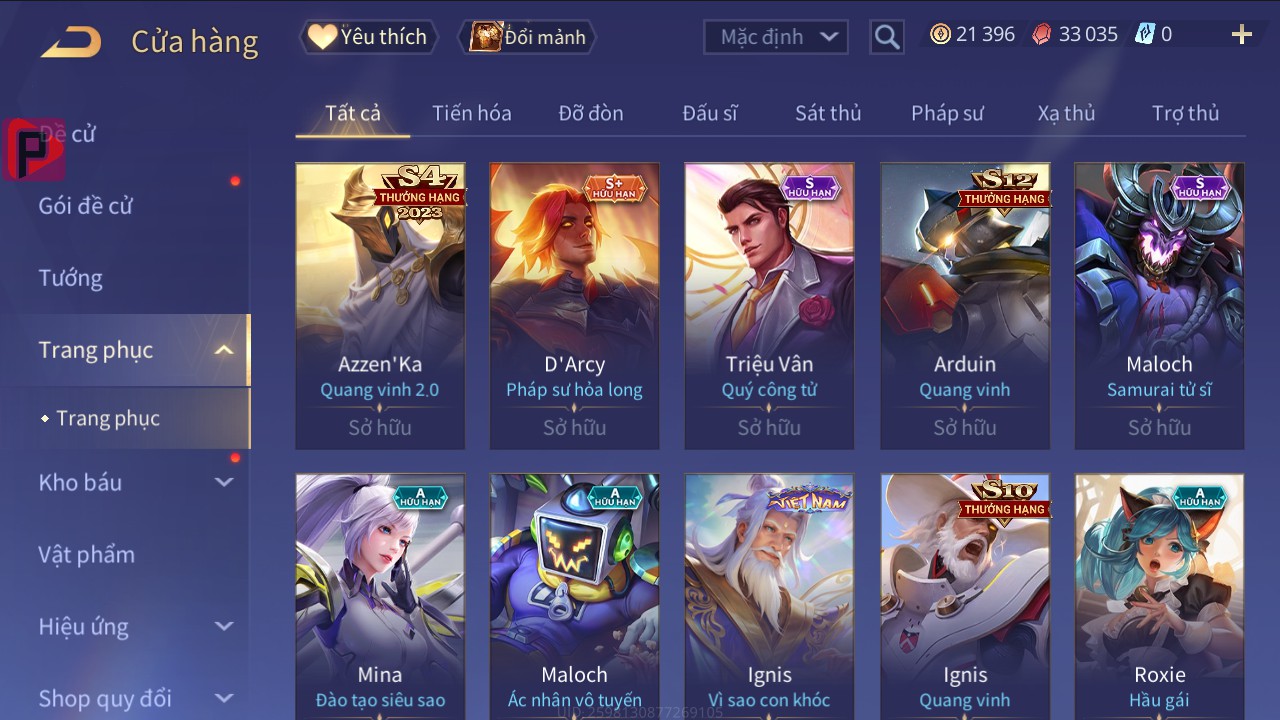This screenshot has width=1280, height=720.
Task: Choose the Trợ thủ tab
Action: click(x=1185, y=113)
